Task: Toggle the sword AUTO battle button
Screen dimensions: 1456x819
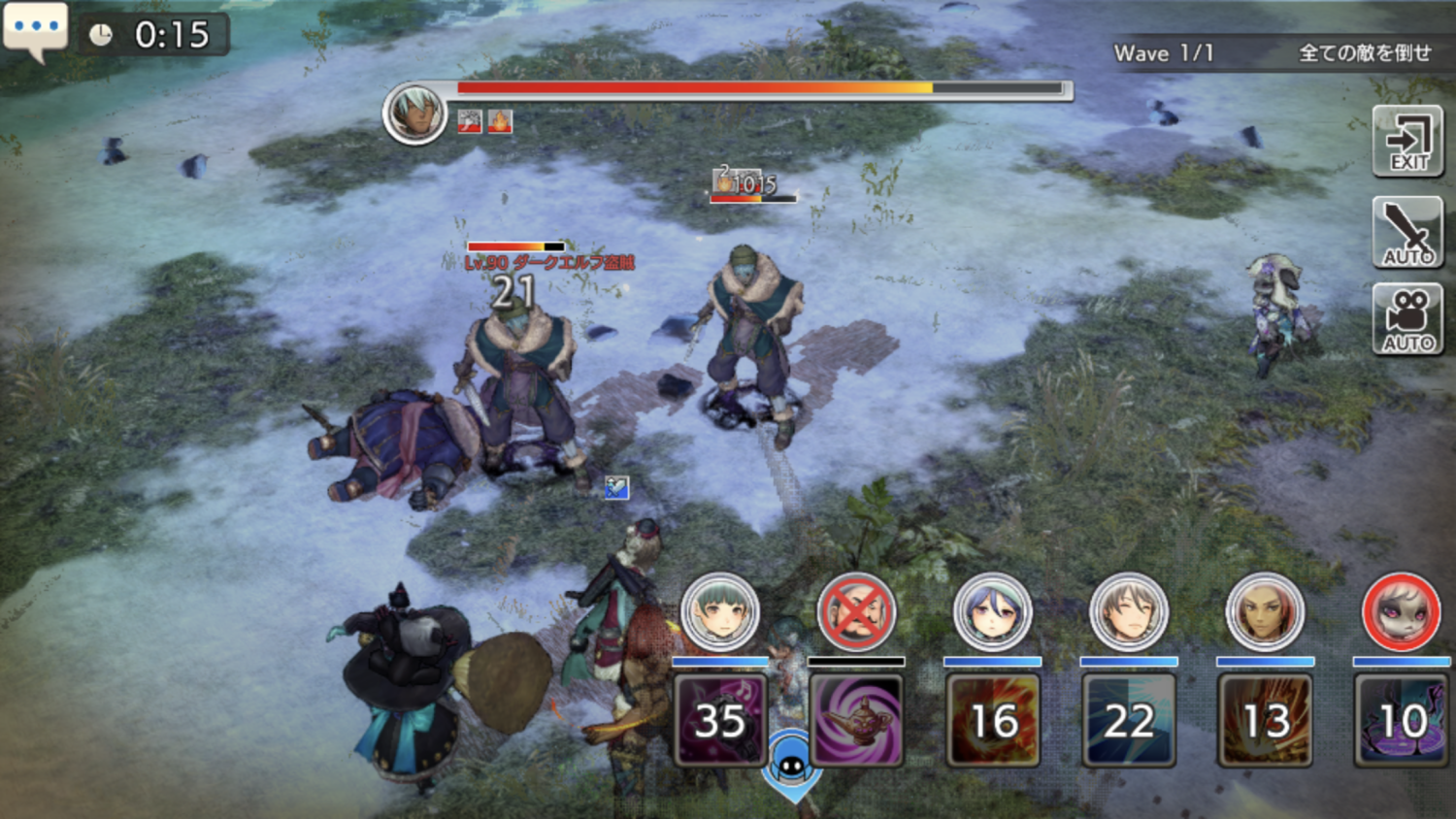Action: pos(1407,233)
